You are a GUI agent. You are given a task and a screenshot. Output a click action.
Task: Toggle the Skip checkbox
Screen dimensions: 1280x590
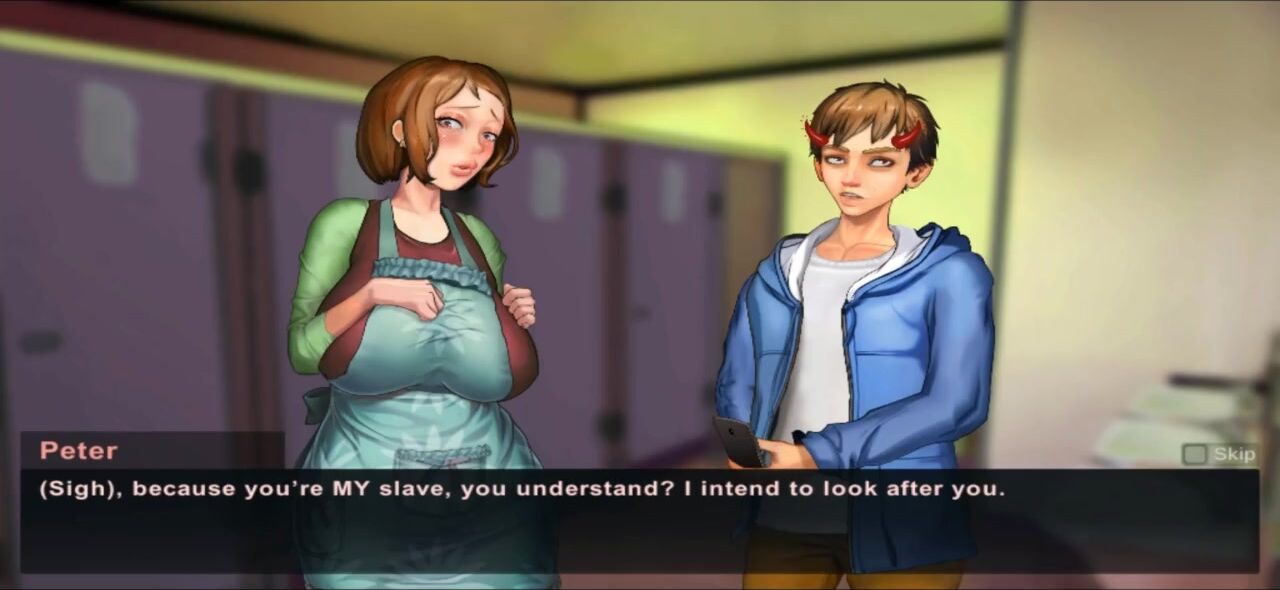[1194, 455]
